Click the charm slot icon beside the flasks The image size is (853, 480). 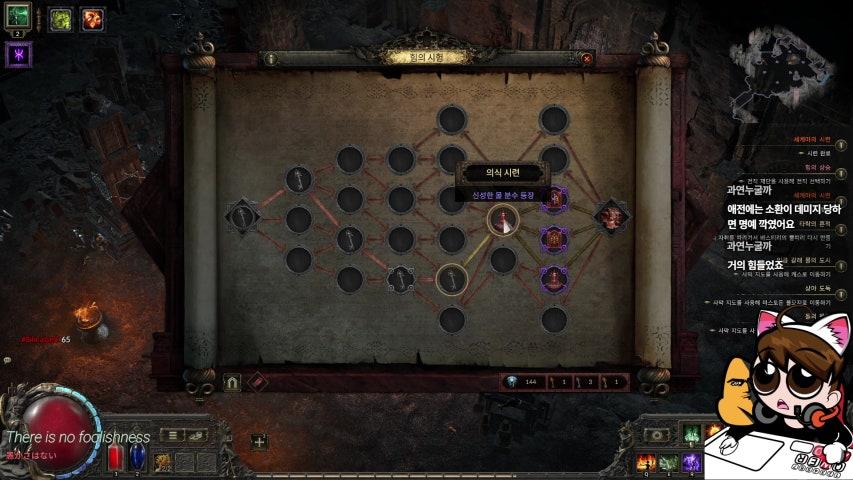pyautogui.click(x=161, y=461)
